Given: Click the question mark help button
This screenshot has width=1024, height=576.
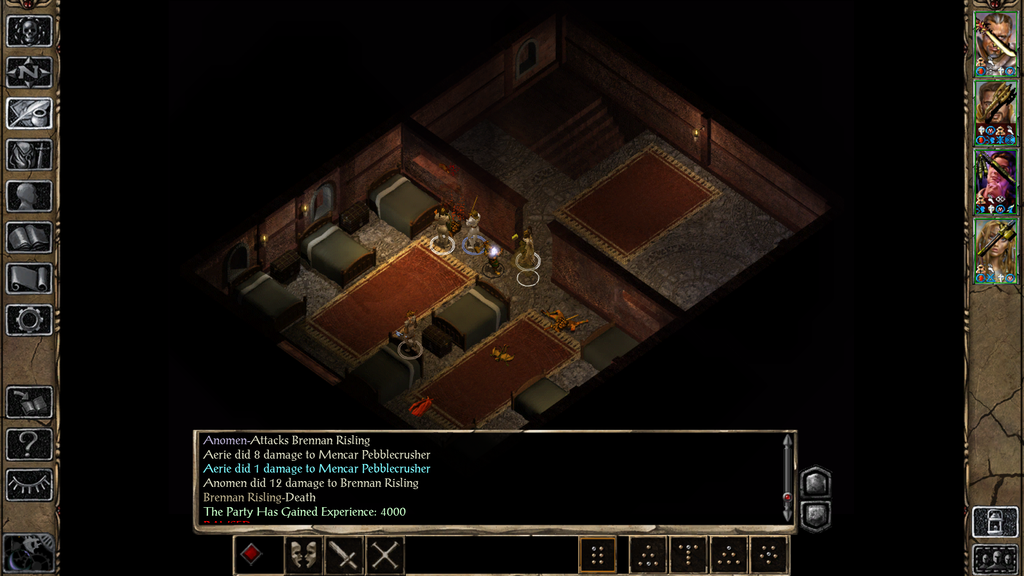Looking at the screenshot, I should tap(29, 443).
